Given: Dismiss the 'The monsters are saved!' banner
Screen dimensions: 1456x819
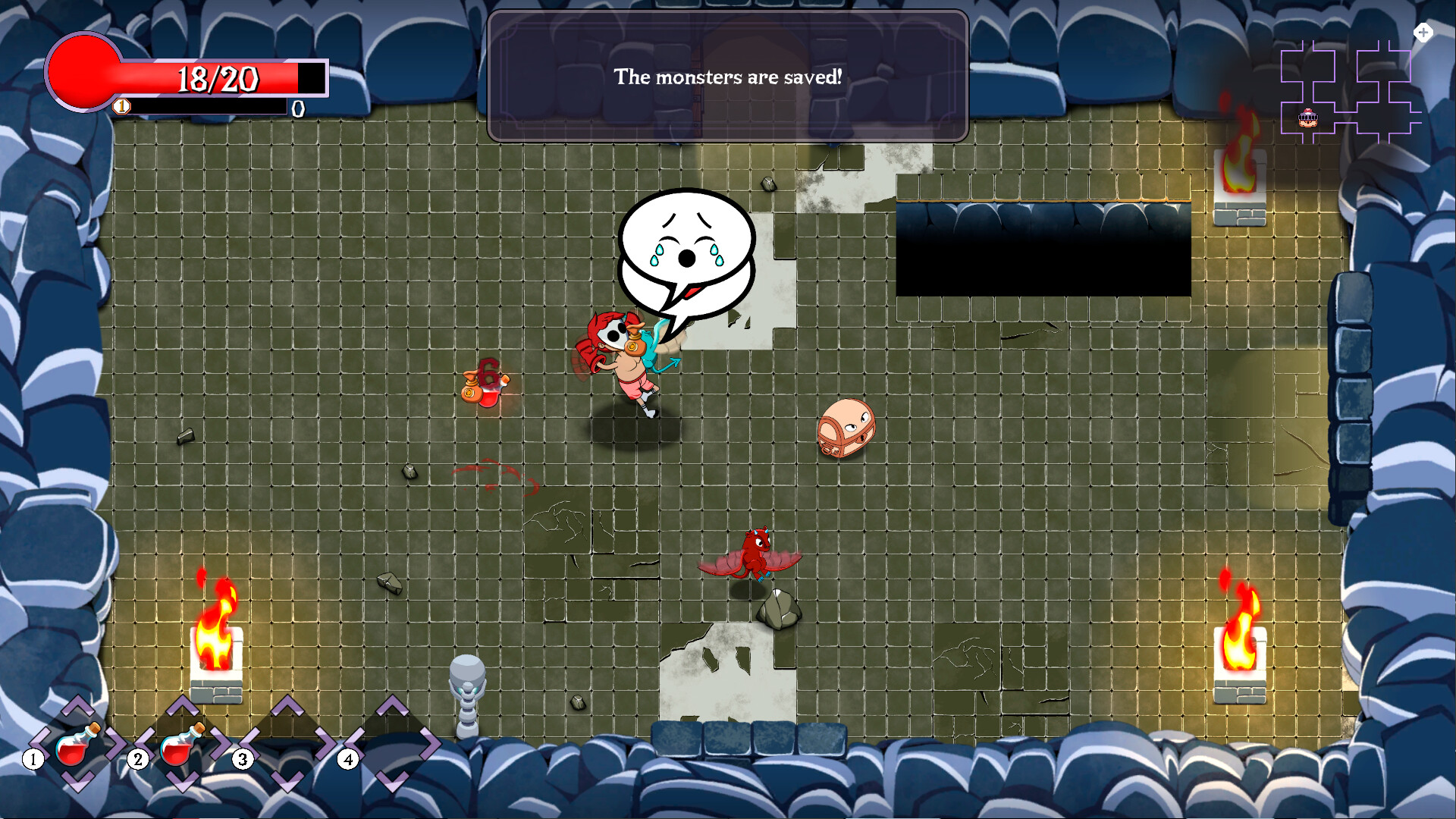Looking at the screenshot, I should click(727, 76).
